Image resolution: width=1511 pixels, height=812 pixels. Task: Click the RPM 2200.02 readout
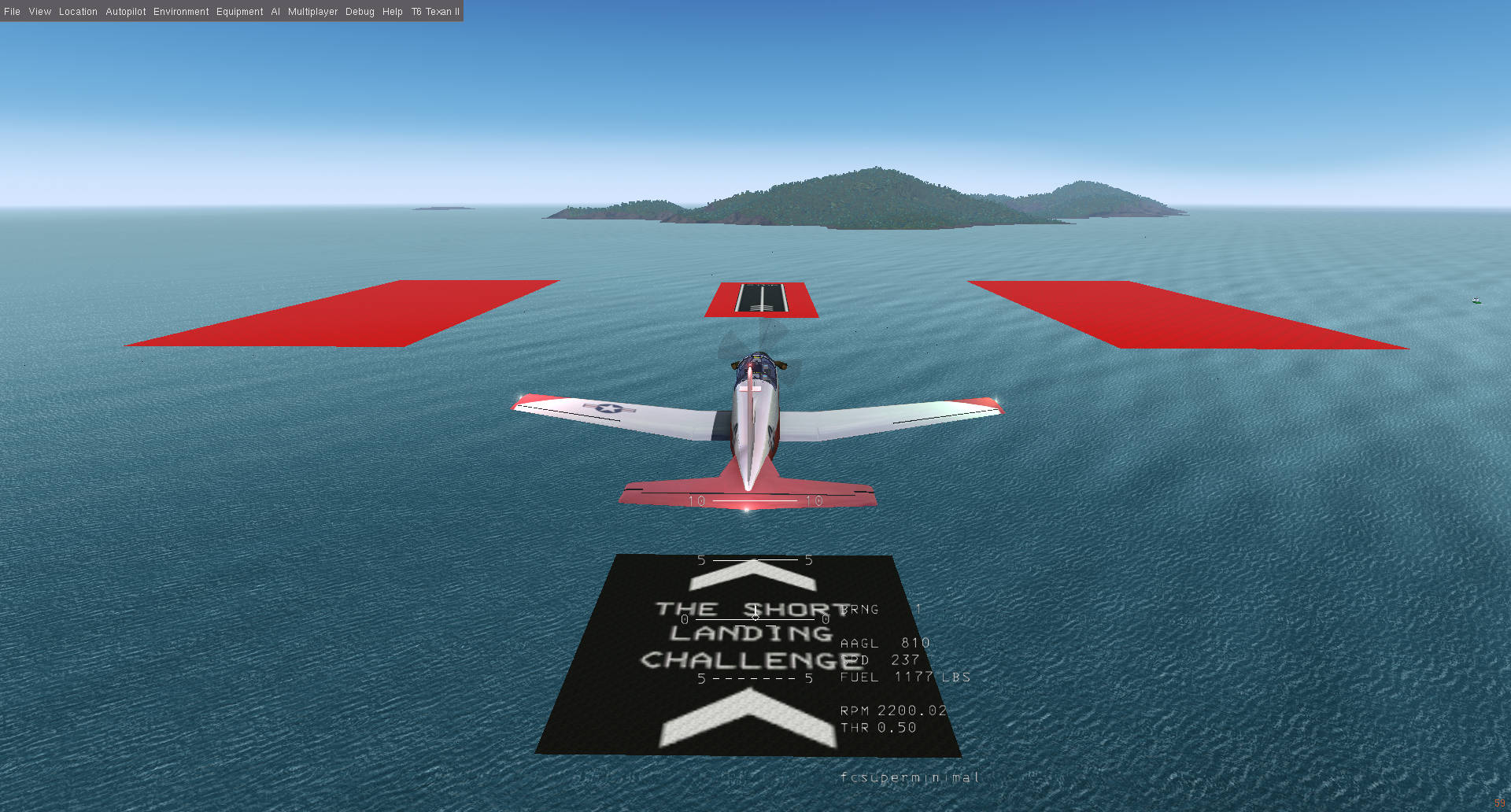coord(895,710)
